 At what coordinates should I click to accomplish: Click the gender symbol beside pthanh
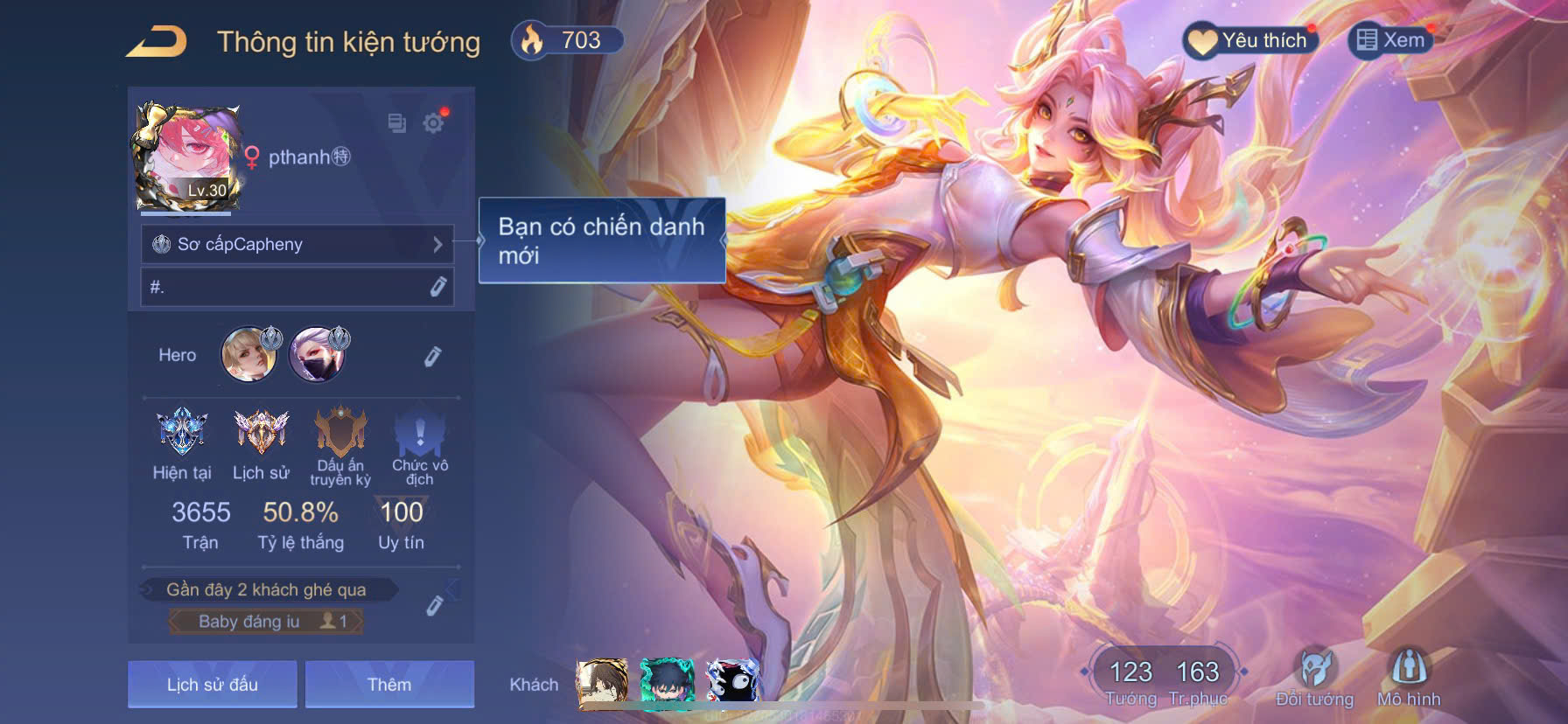click(x=251, y=157)
